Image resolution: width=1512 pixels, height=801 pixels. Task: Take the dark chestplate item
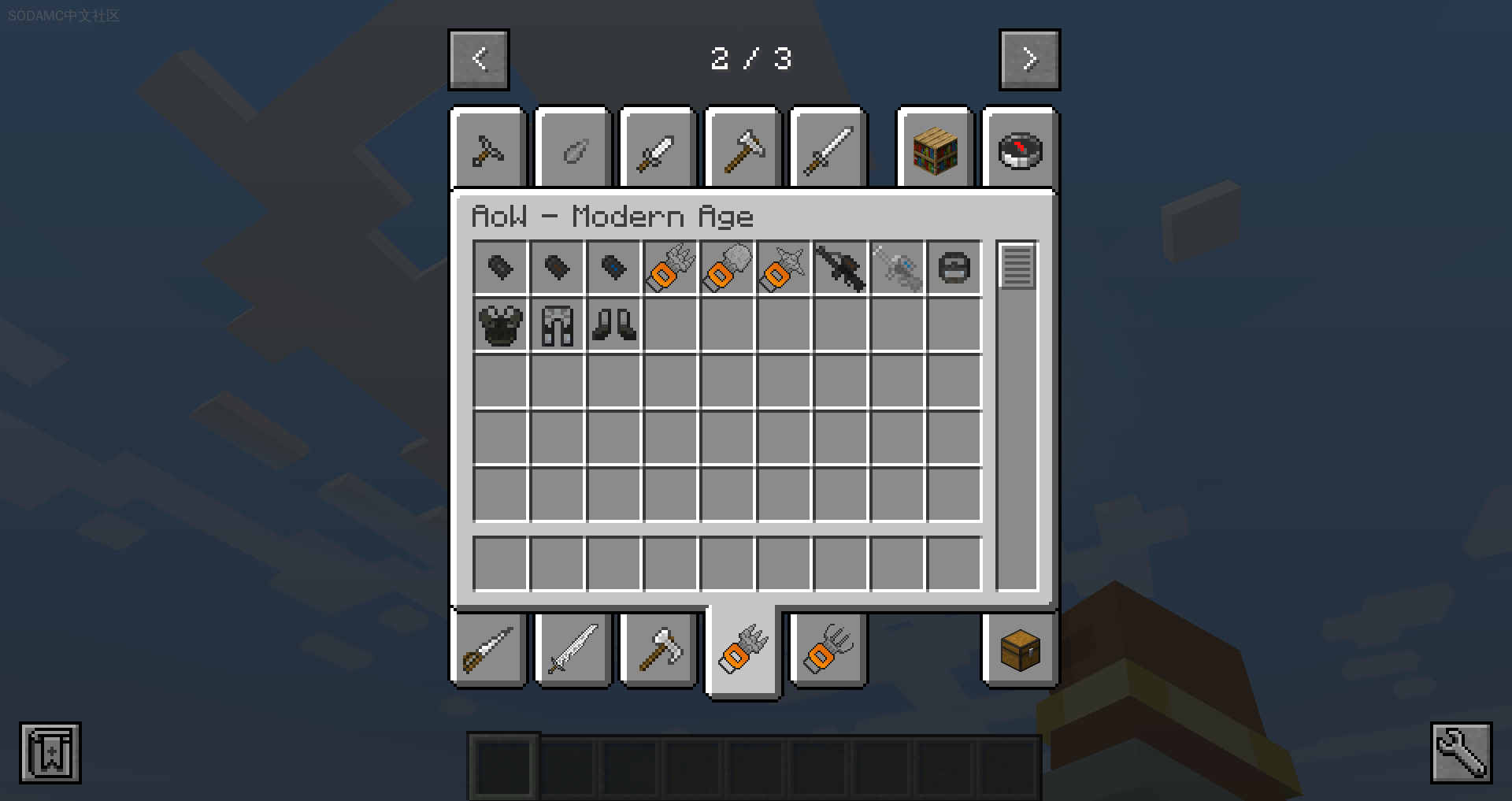click(x=500, y=324)
